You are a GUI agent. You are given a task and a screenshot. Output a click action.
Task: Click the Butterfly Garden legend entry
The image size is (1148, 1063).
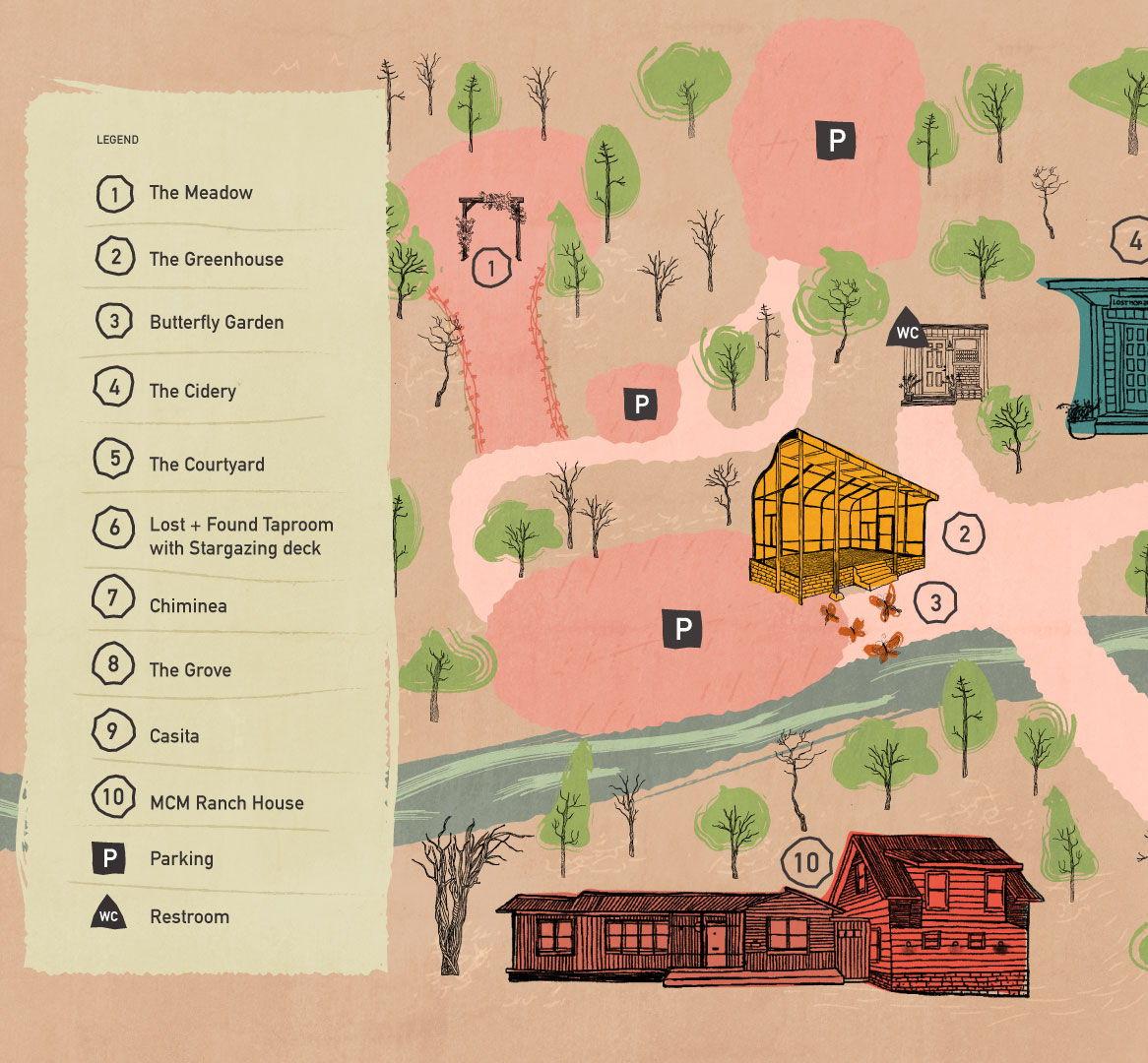(216, 322)
